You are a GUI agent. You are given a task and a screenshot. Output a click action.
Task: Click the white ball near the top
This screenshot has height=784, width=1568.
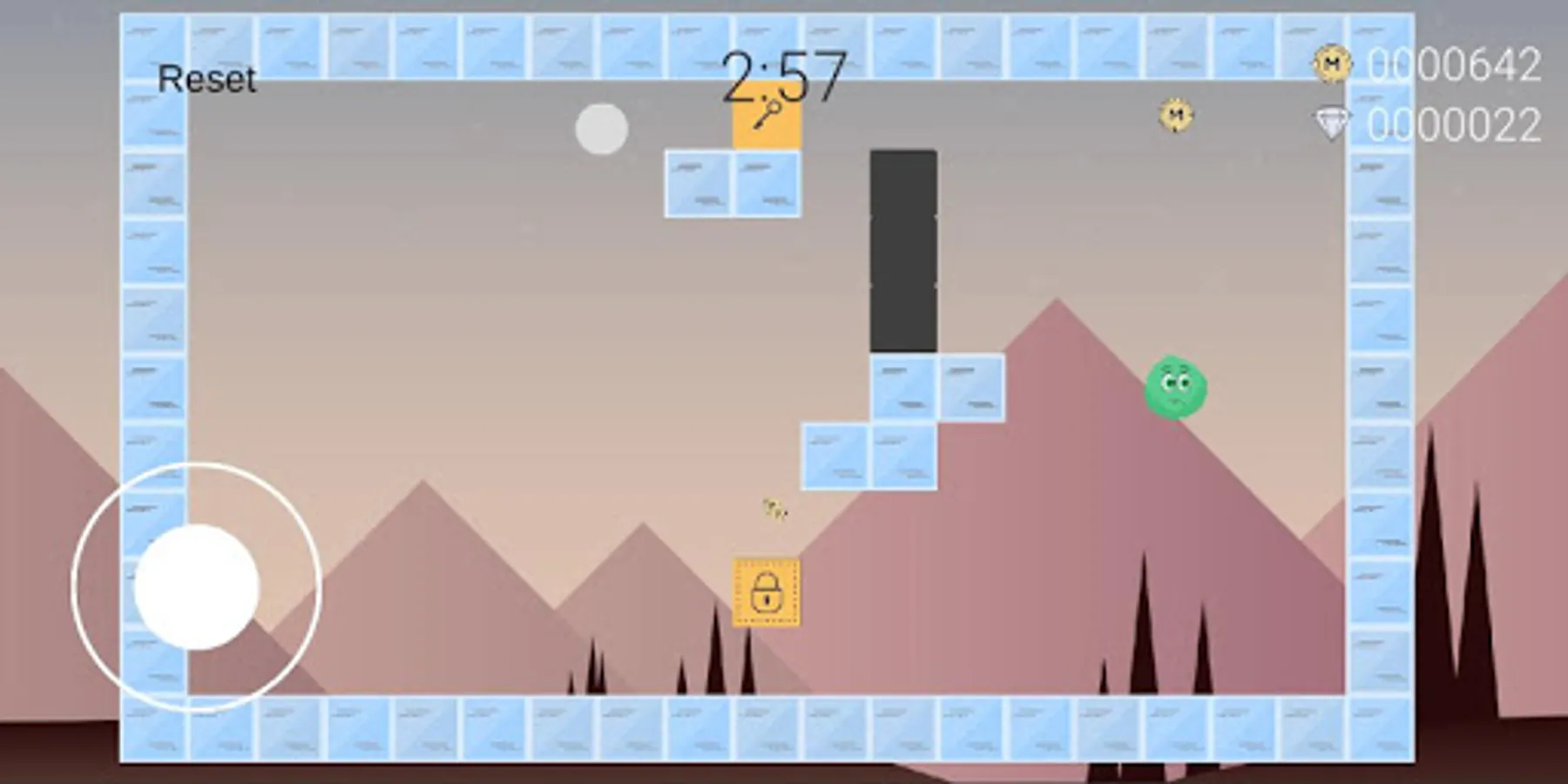601,128
